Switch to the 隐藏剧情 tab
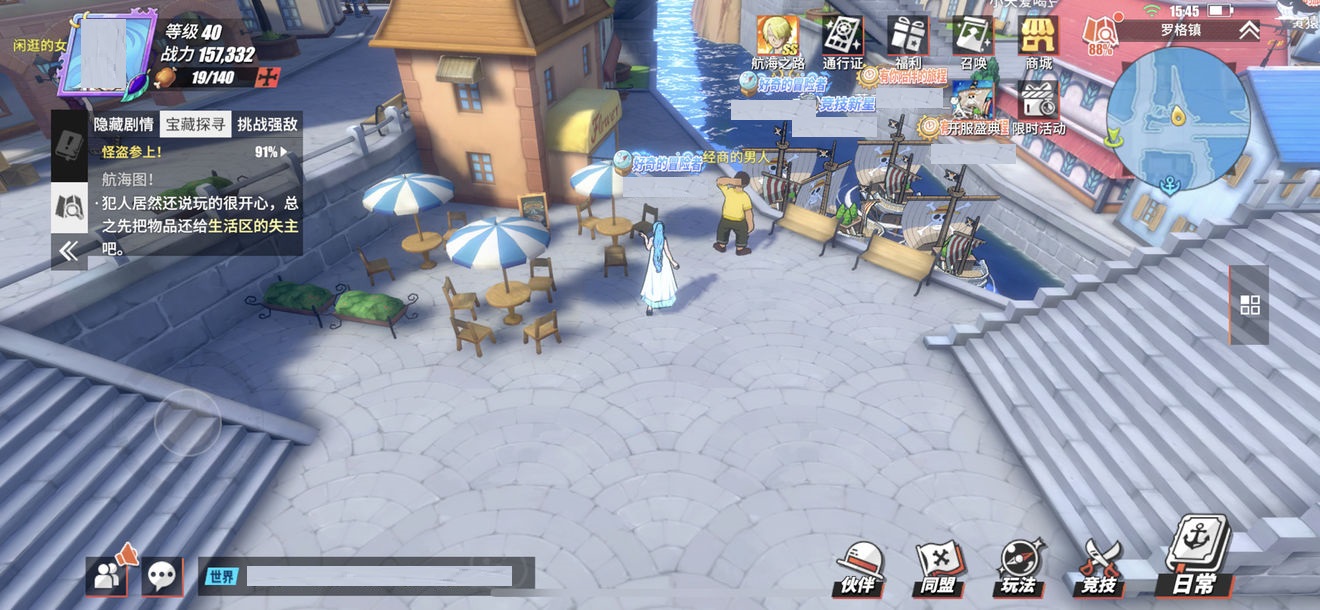 point(123,125)
